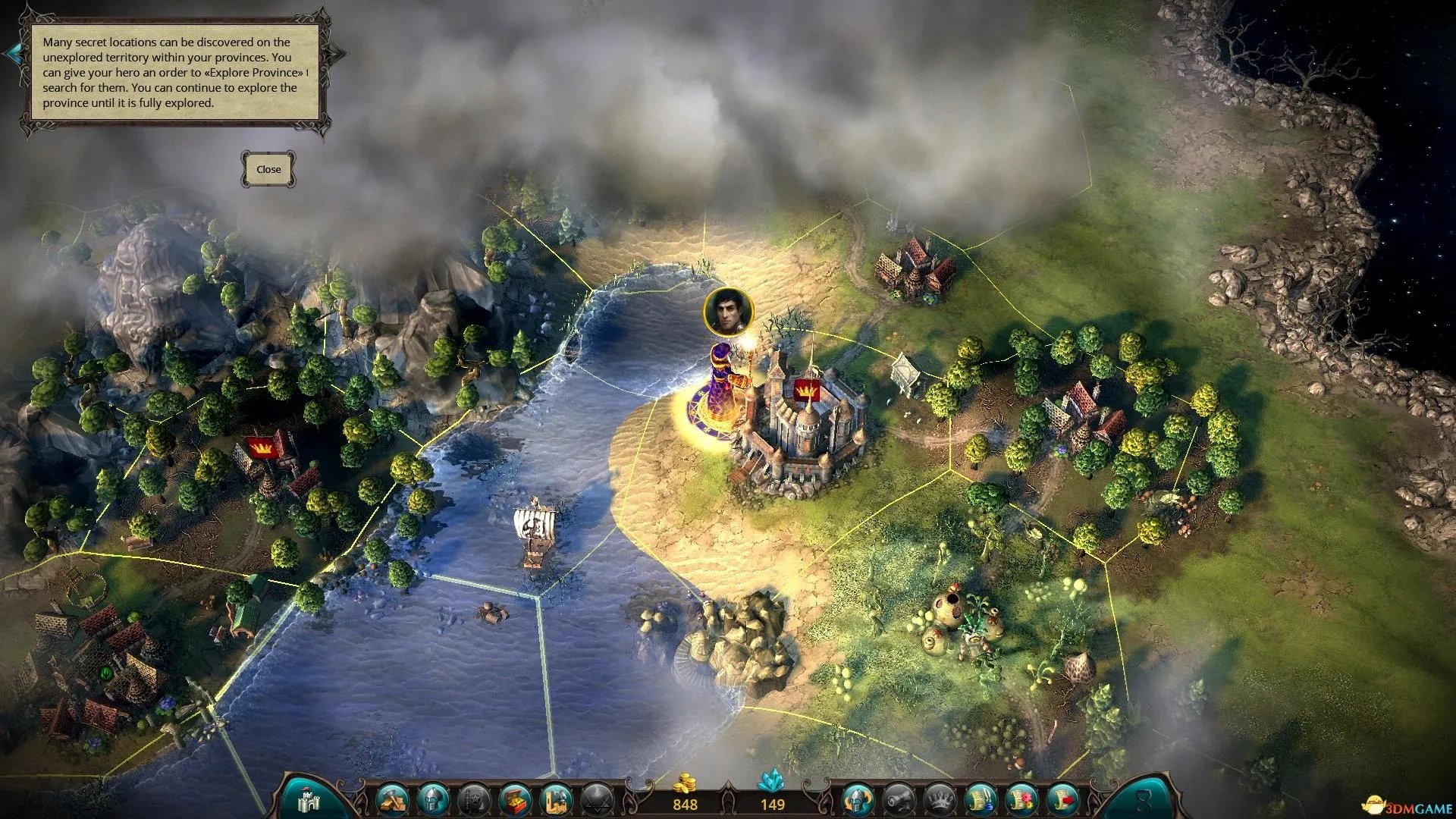Open the red treasure chest icon

pyautogui.click(x=516, y=799)
